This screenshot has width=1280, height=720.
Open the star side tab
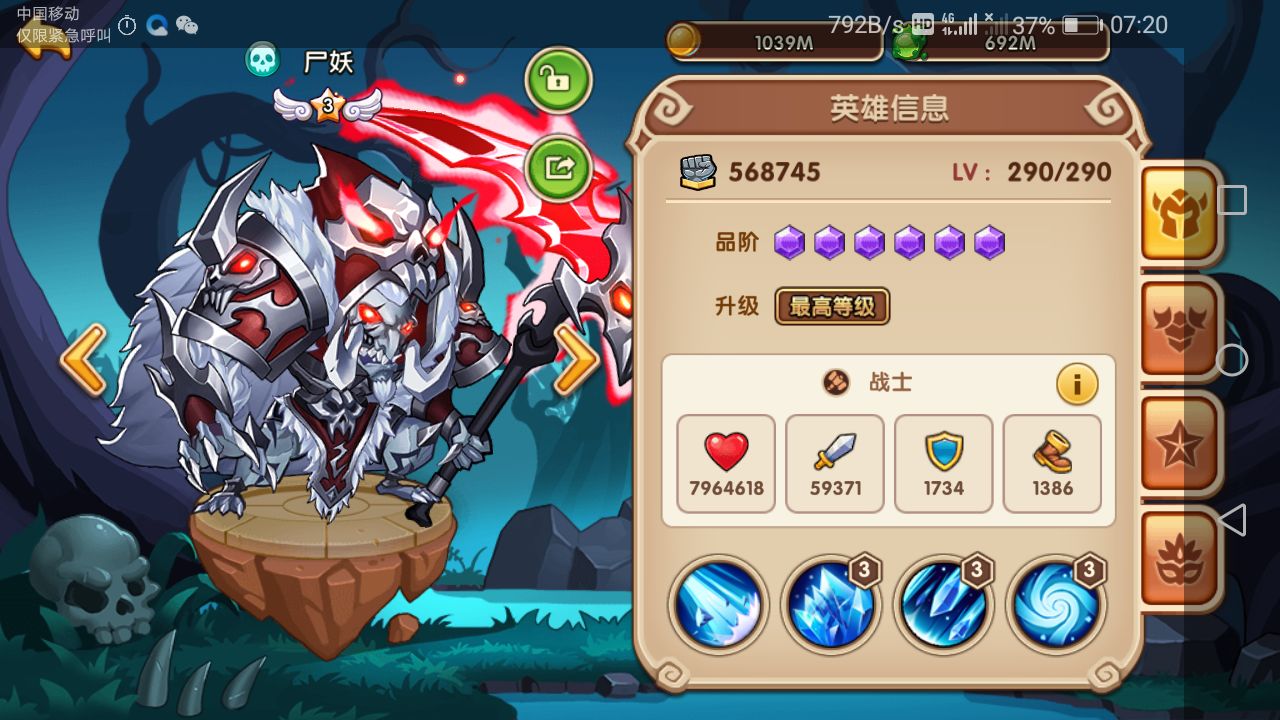(x=1180, y=445)
